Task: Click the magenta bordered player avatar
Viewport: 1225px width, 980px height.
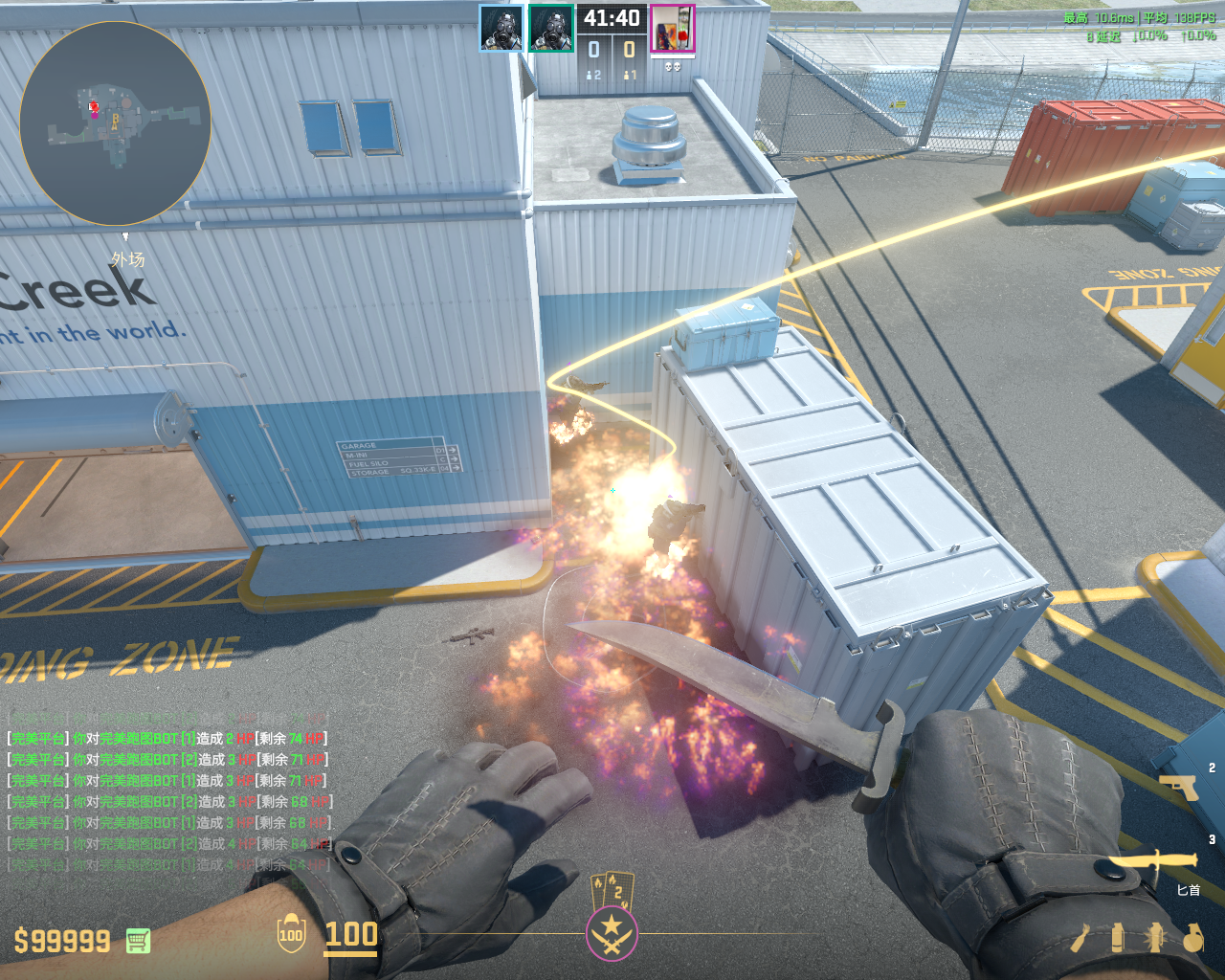Action: point(672,29)
